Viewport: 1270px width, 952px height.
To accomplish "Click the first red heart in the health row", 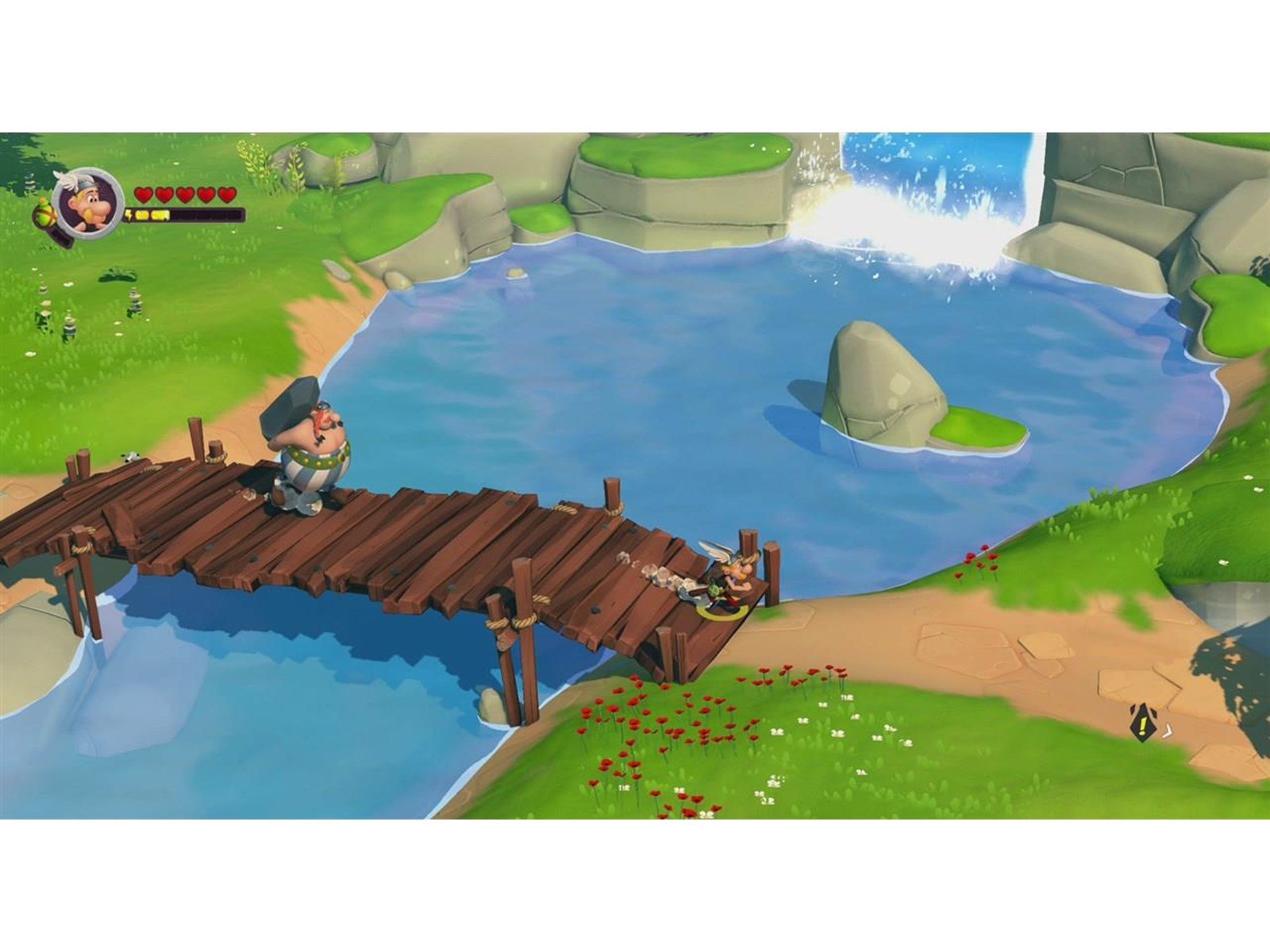I will (143, 194).
